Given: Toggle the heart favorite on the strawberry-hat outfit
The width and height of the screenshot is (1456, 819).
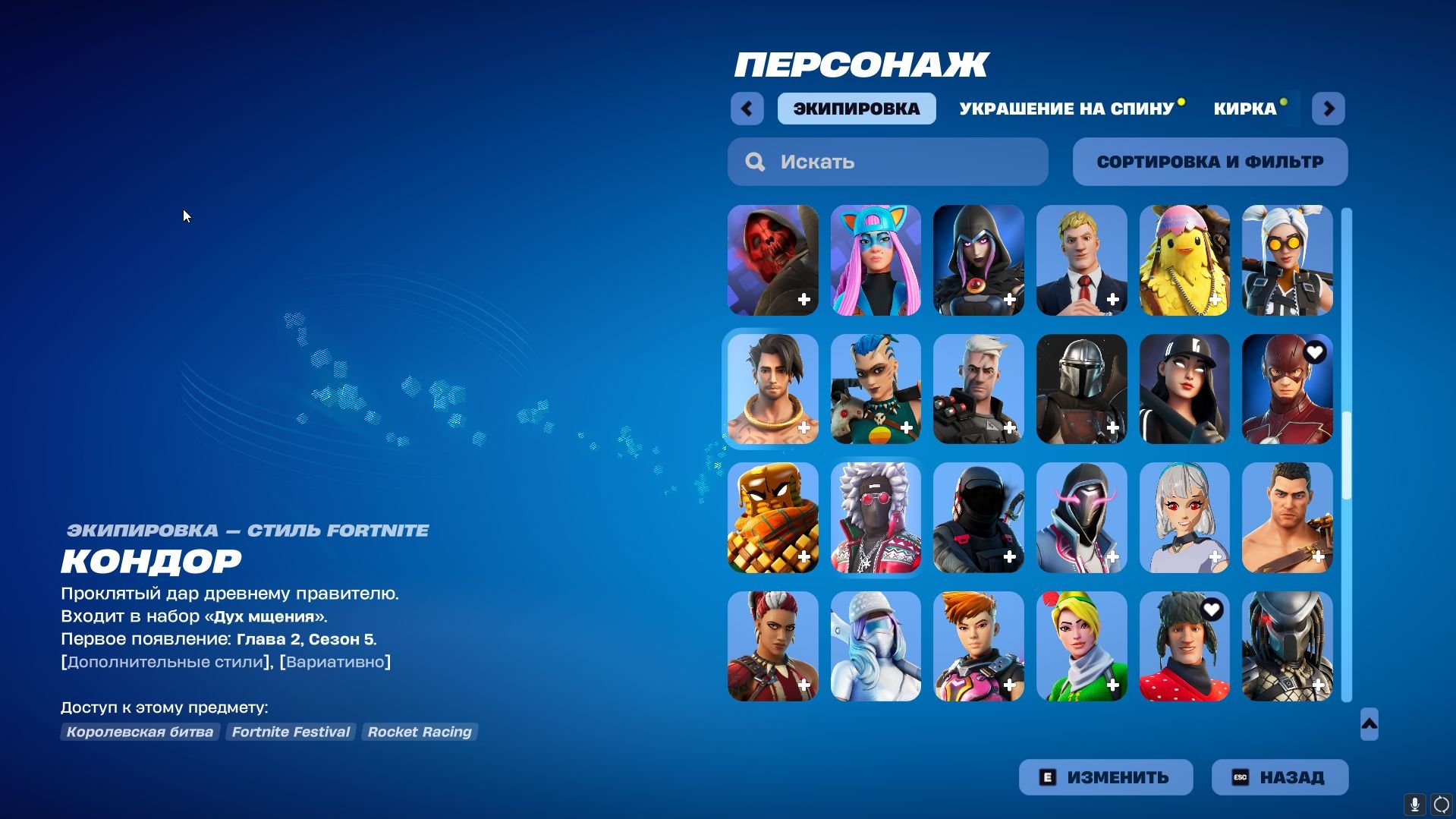Looking at the screenshot, I should point(1211,609).
